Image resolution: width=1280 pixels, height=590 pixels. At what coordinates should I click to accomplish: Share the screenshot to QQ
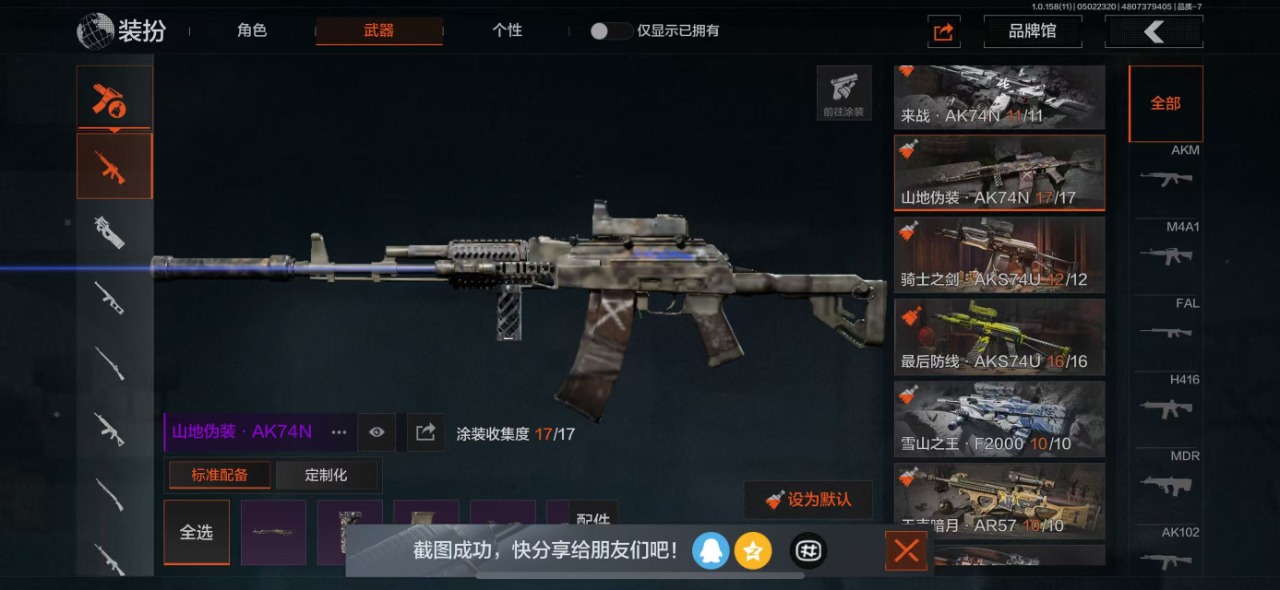point(711,550)
